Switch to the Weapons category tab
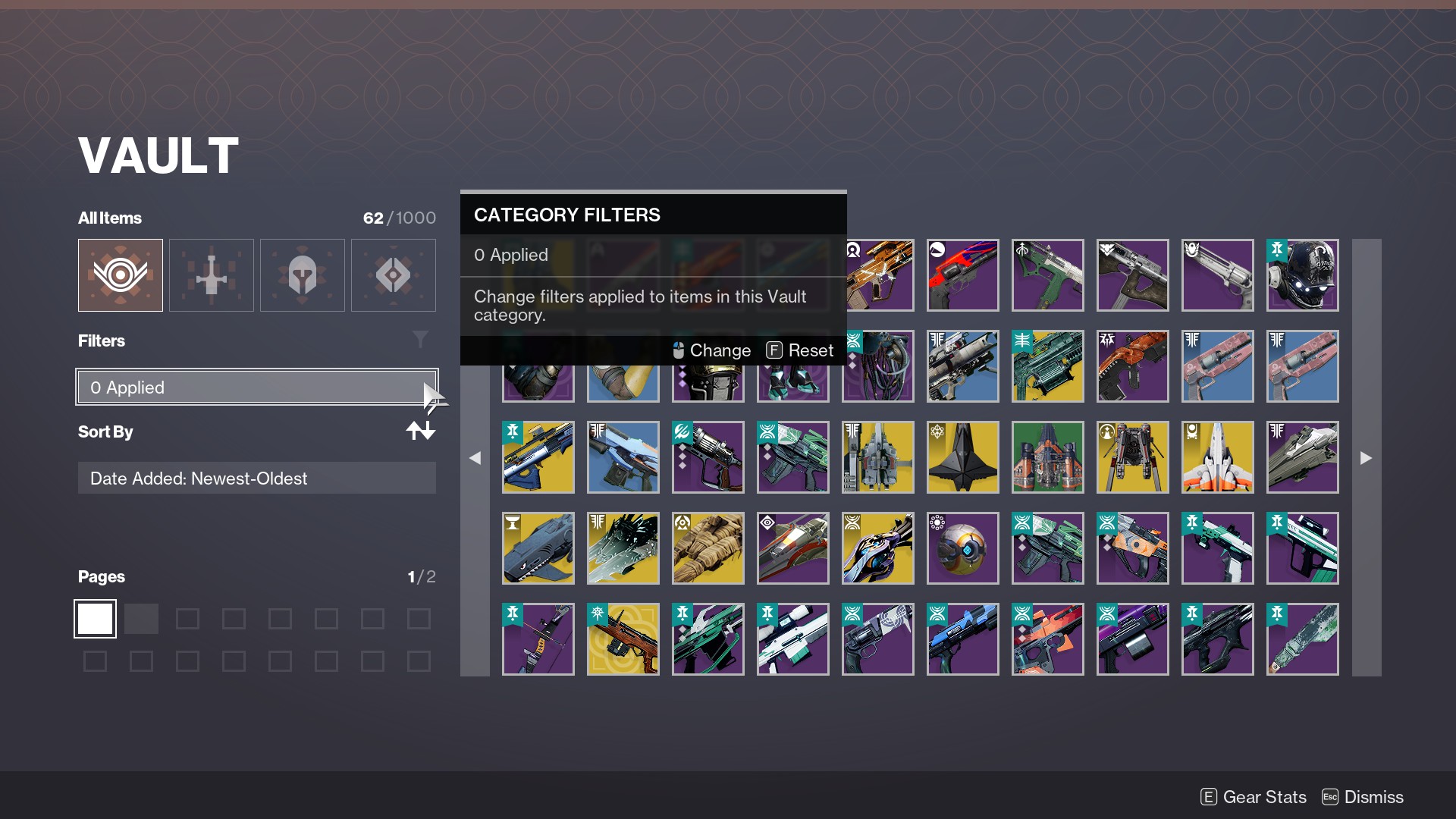The width and height of the screenshot is (1456, 819). point(212,275)
